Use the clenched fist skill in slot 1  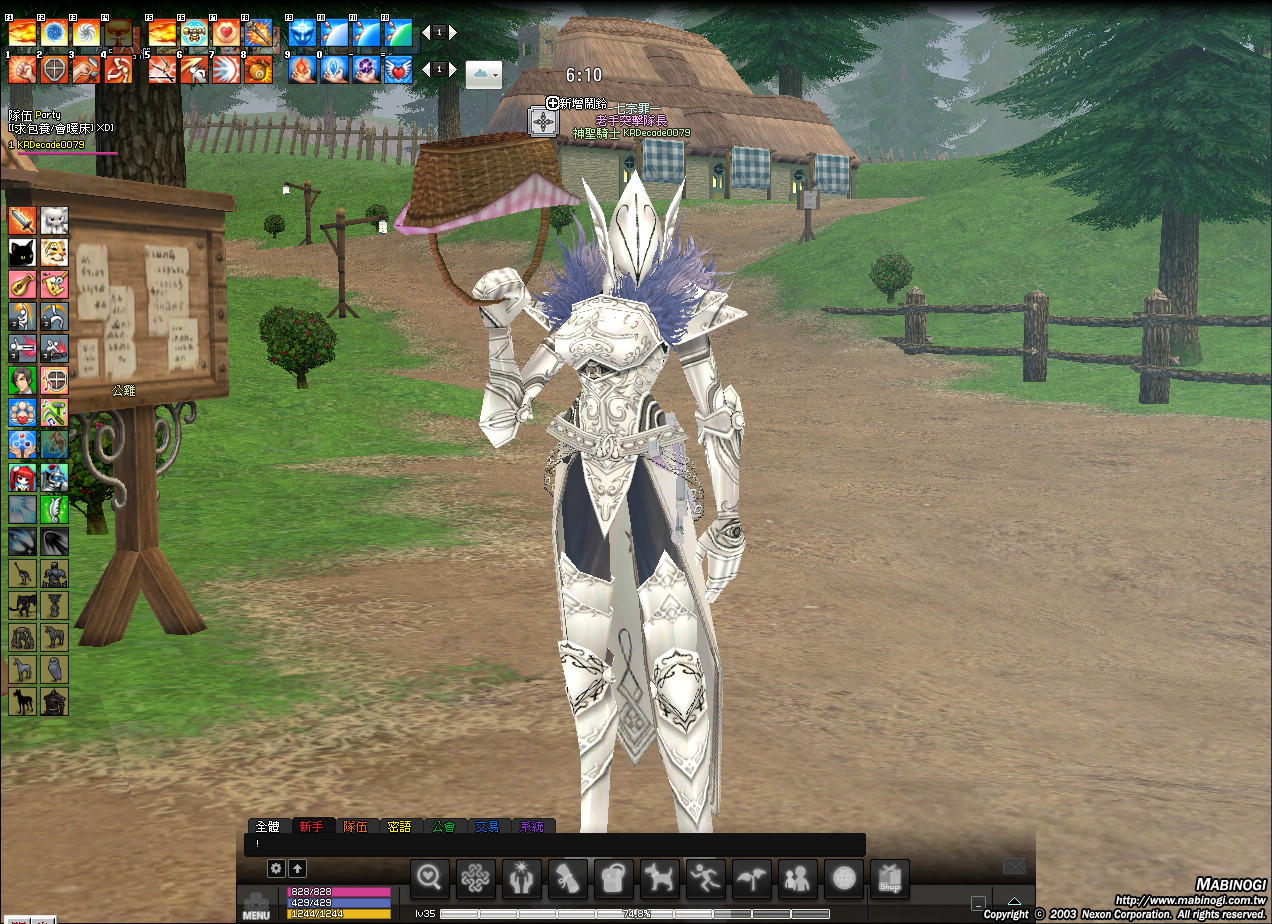(22, 70)
